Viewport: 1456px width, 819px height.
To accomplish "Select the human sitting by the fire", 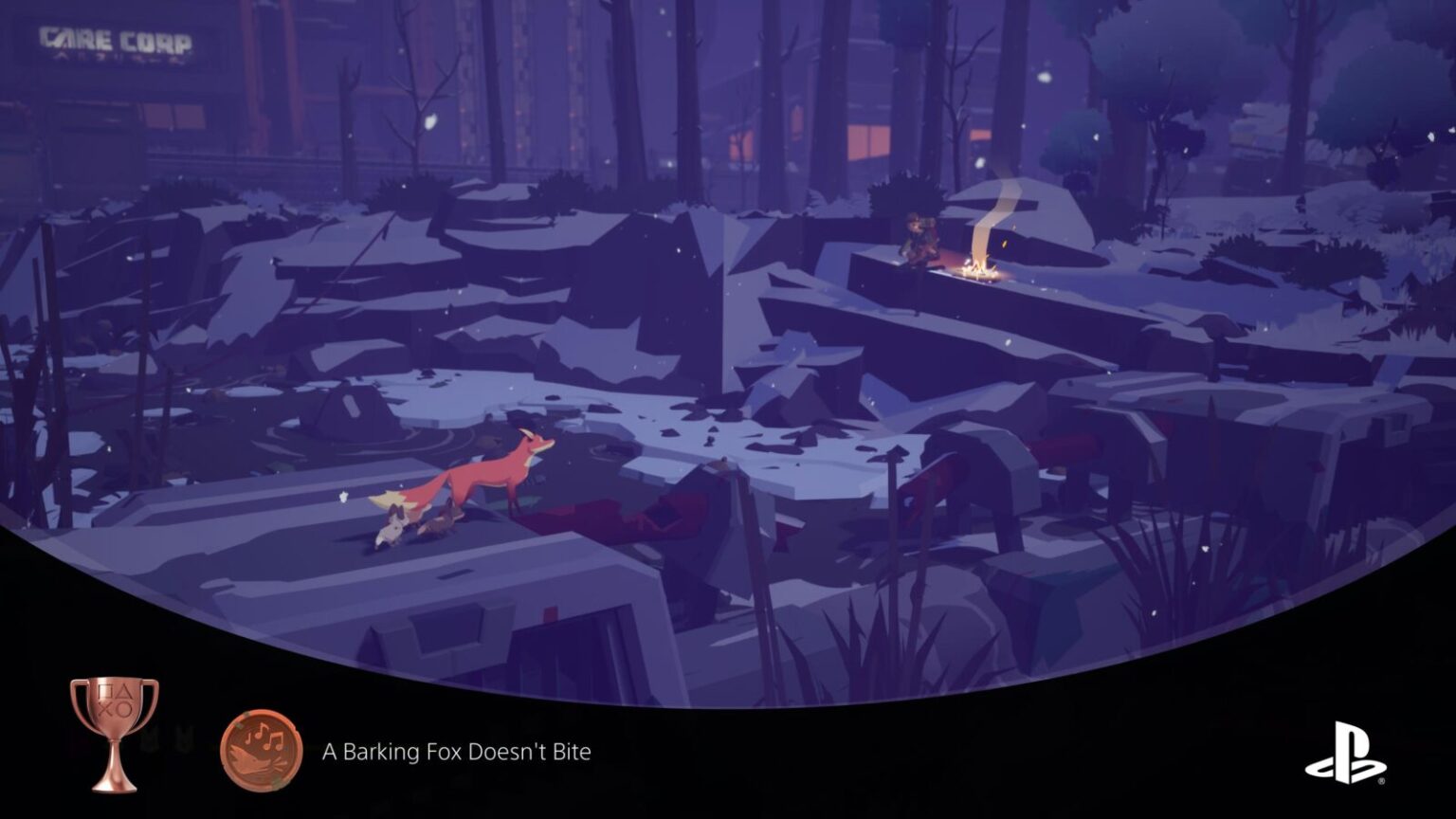I will click(918, 237).
